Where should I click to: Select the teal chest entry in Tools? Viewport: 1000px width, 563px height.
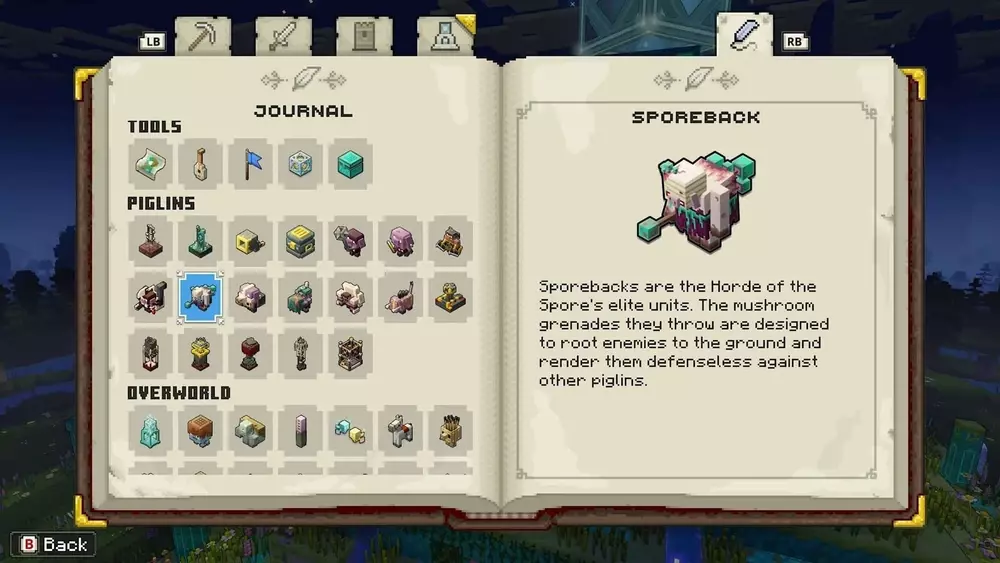pos(350,164)
